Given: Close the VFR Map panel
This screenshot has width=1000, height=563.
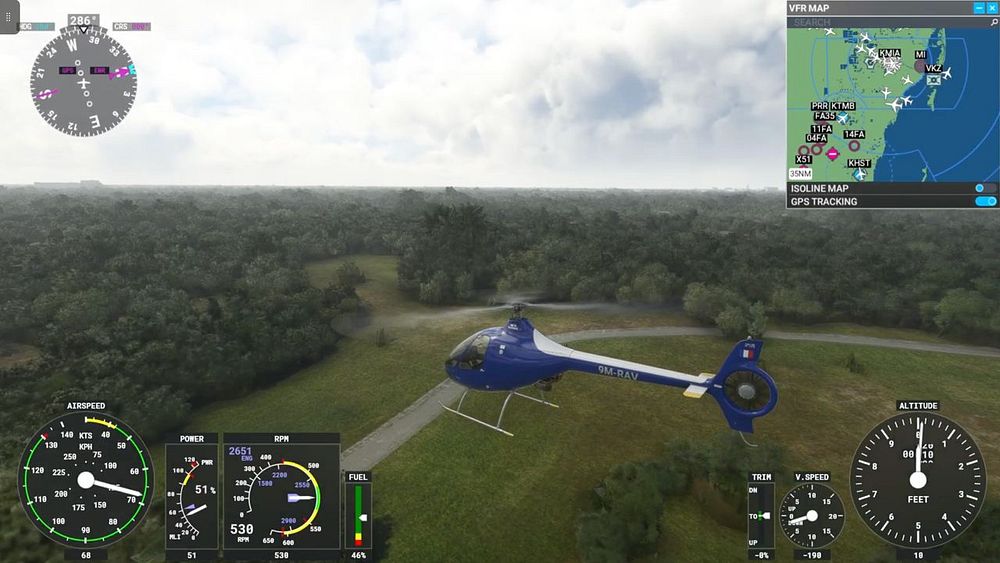Looking at the screenshot, I should point(992,8).
